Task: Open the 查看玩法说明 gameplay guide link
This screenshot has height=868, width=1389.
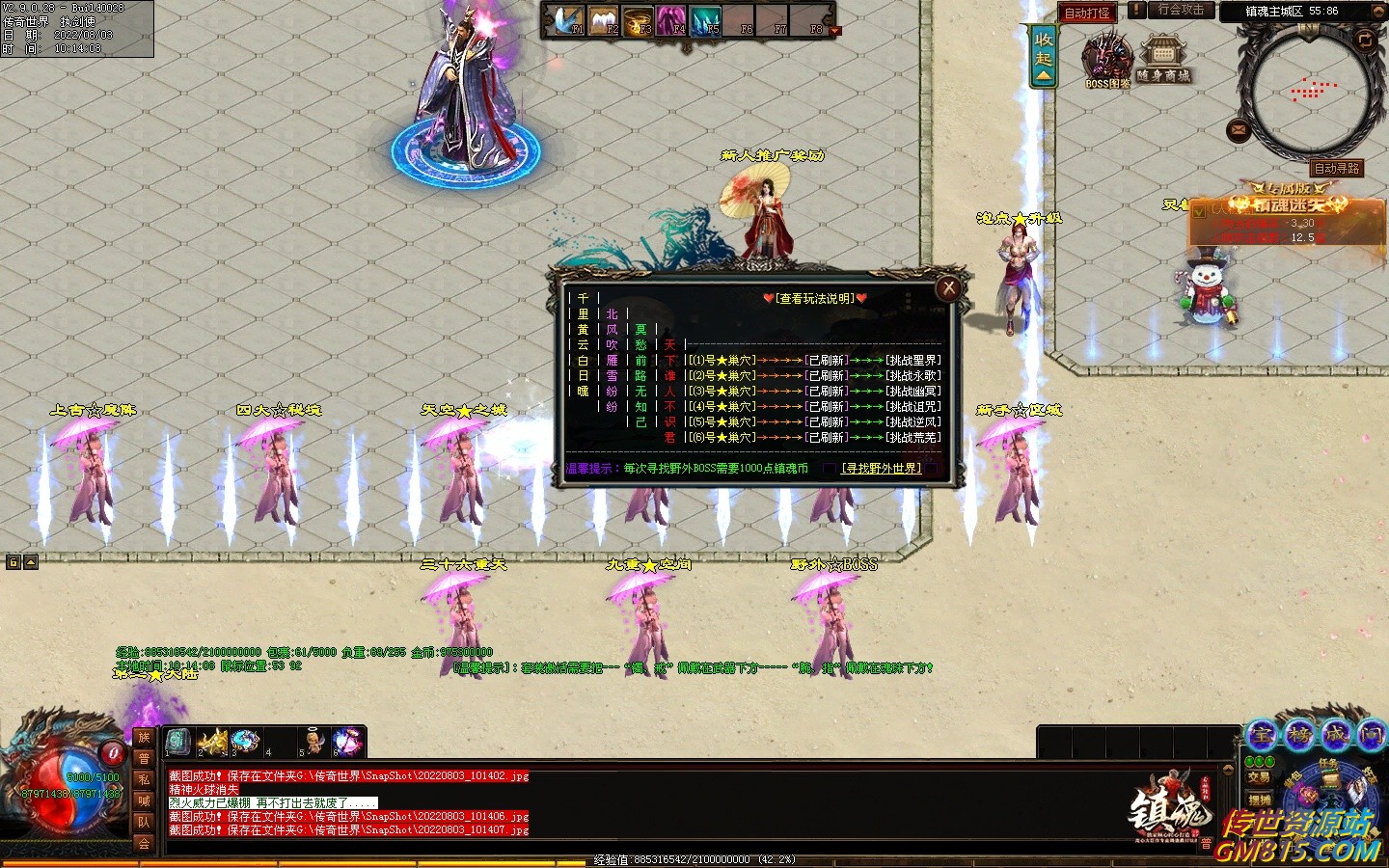Action: tap(815, 299)
